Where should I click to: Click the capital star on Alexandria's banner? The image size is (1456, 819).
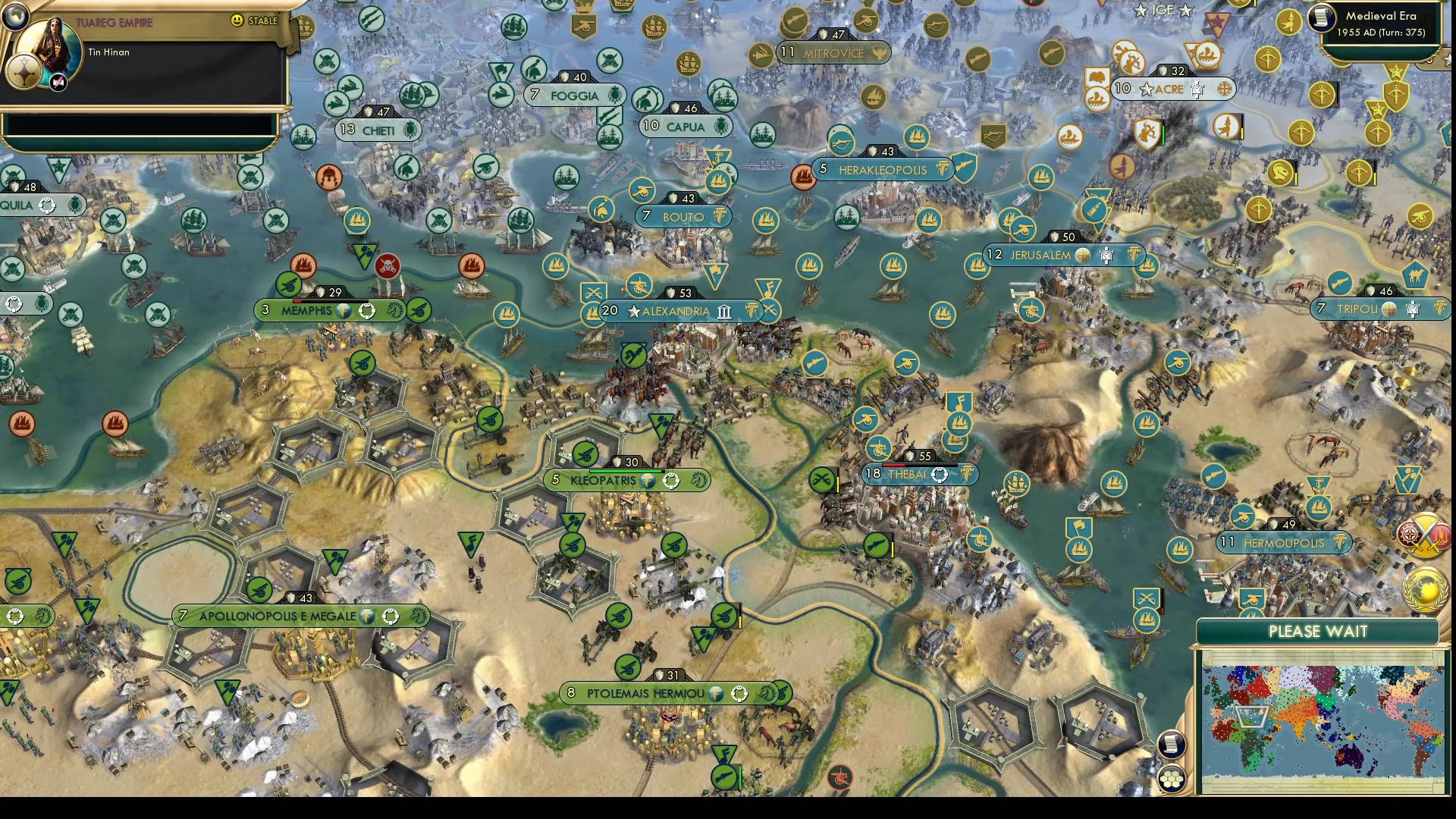(x=633, y=312)
